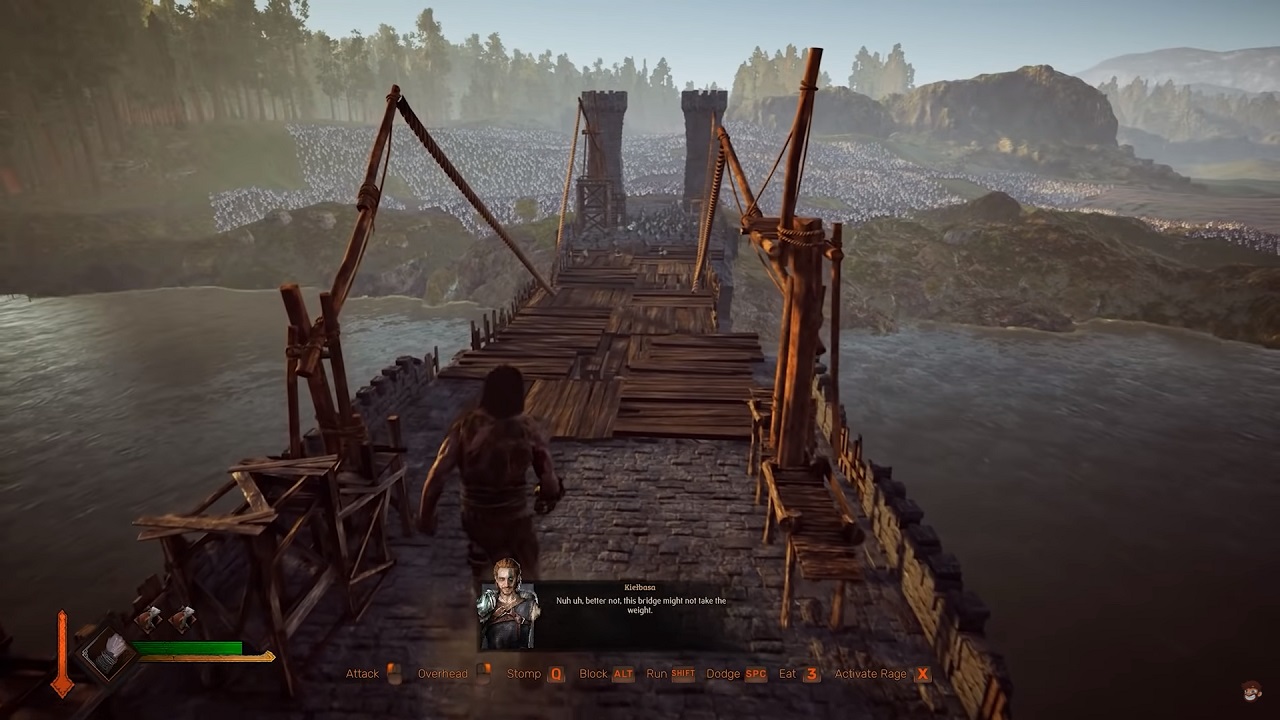Select the bandaged fist weapon icon

click(110, 652)
